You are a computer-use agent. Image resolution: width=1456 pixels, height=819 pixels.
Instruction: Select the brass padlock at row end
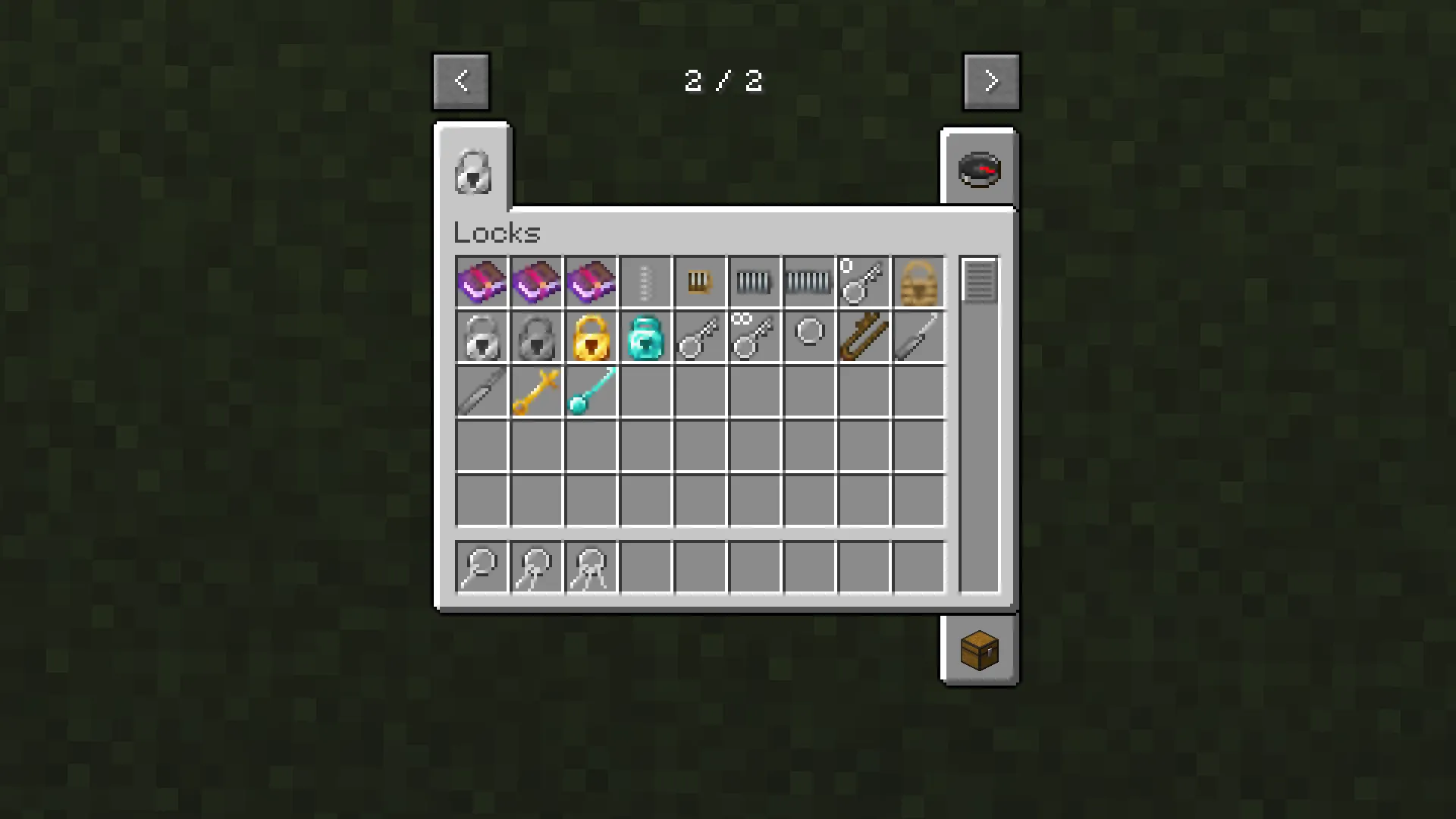pos(918,282)
